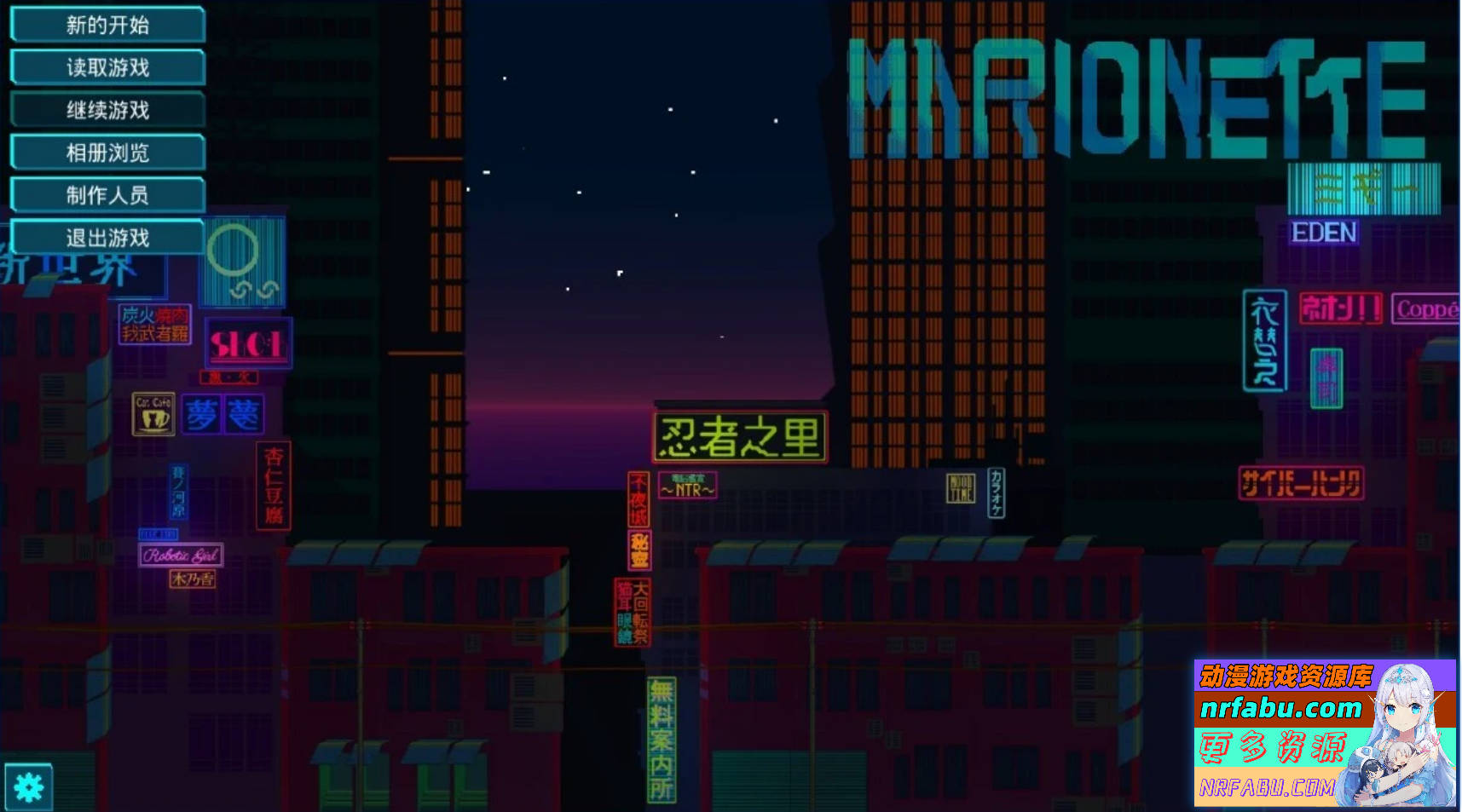Click 继续游戏 to continue playing
This screenshot has height=812, width=1462.
click(x=107, y=110)
